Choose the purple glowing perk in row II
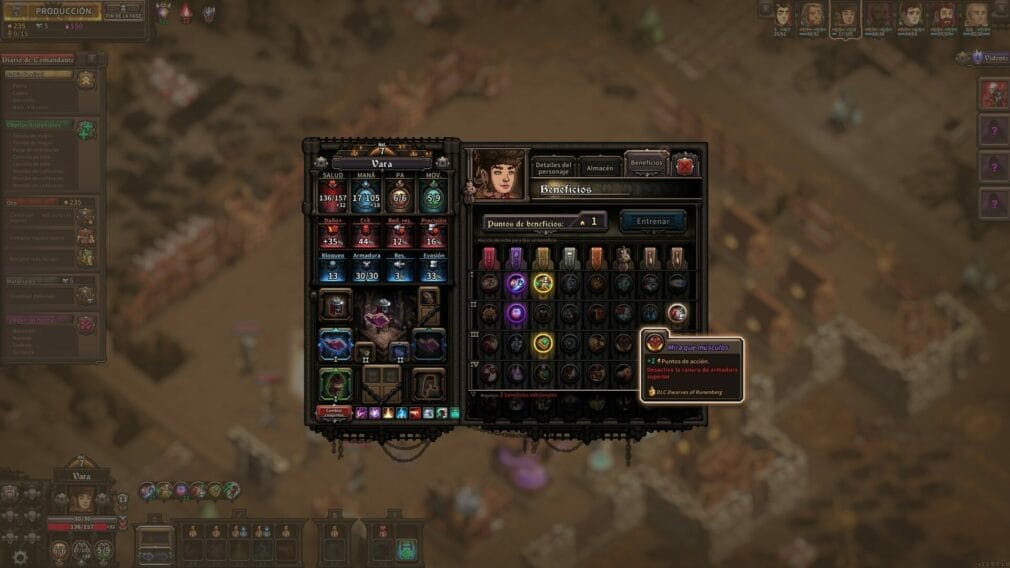 click(x=516, y=313)
